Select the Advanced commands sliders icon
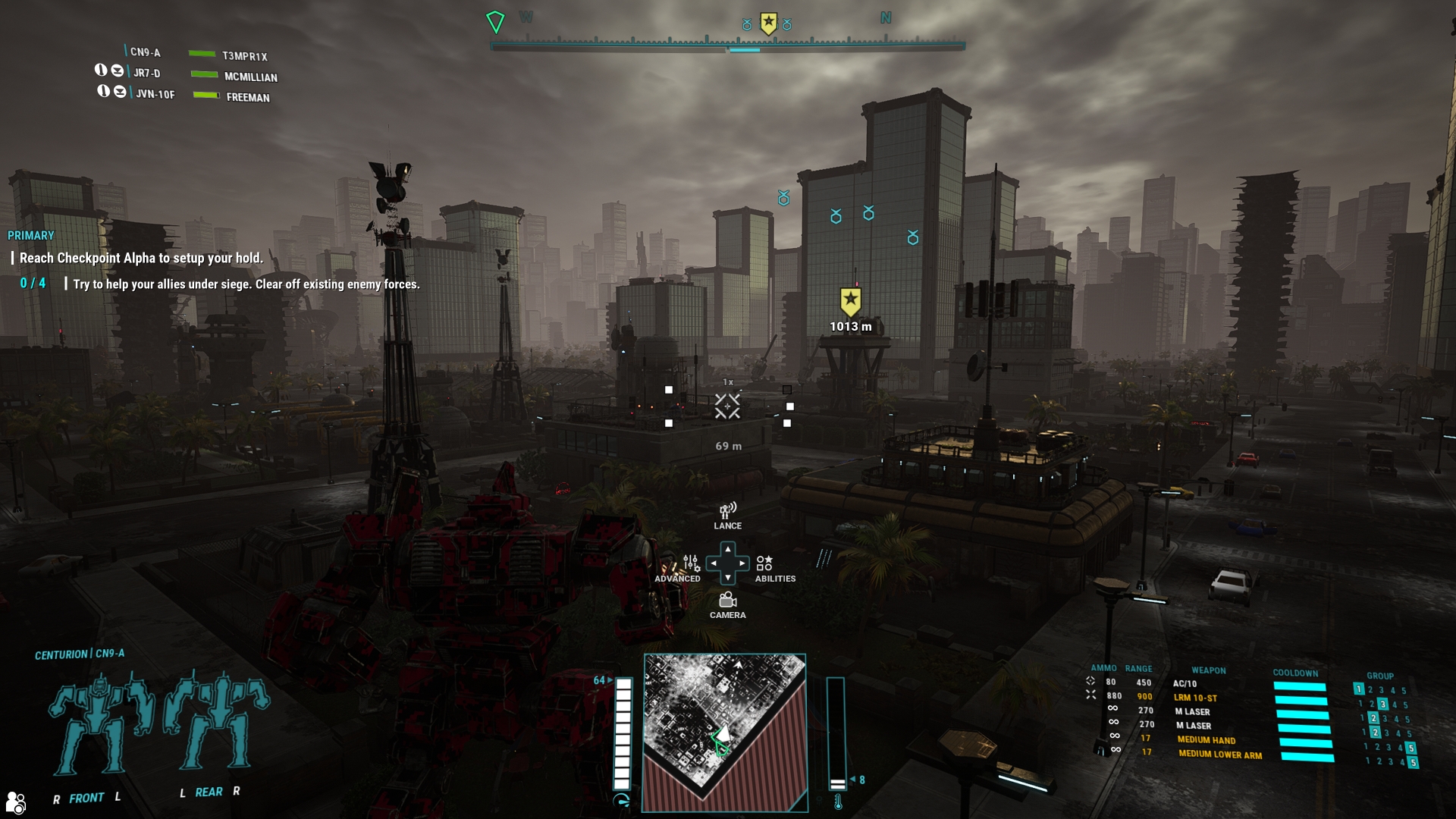 tap(693, 564)
